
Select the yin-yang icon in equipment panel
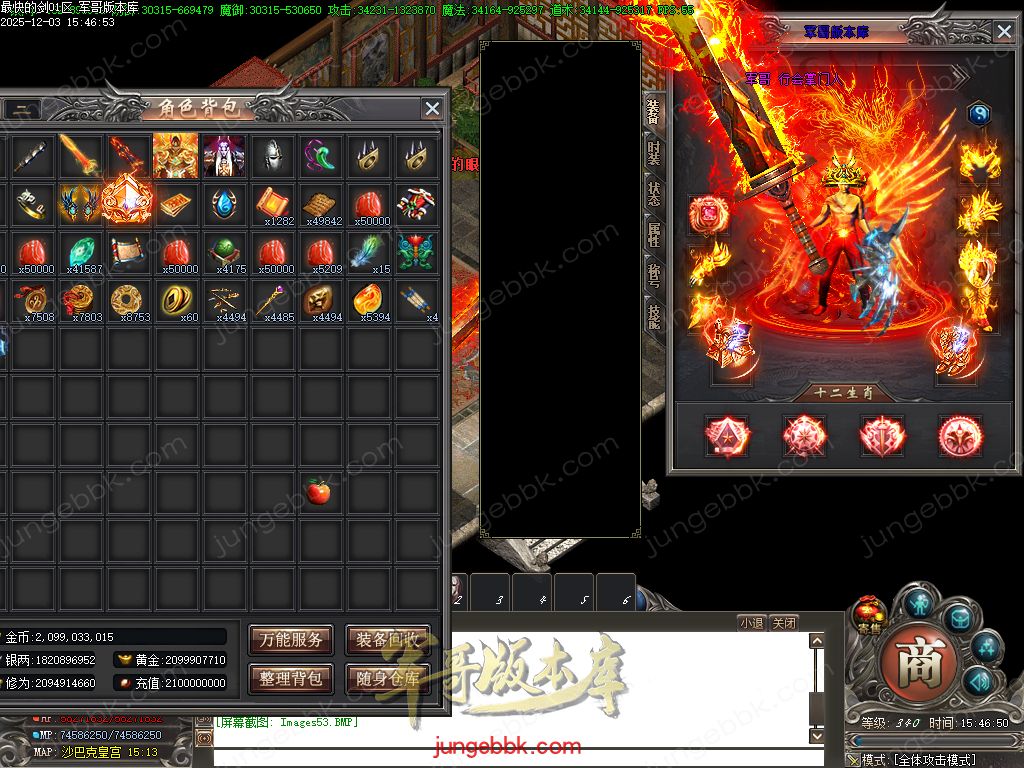979,114
